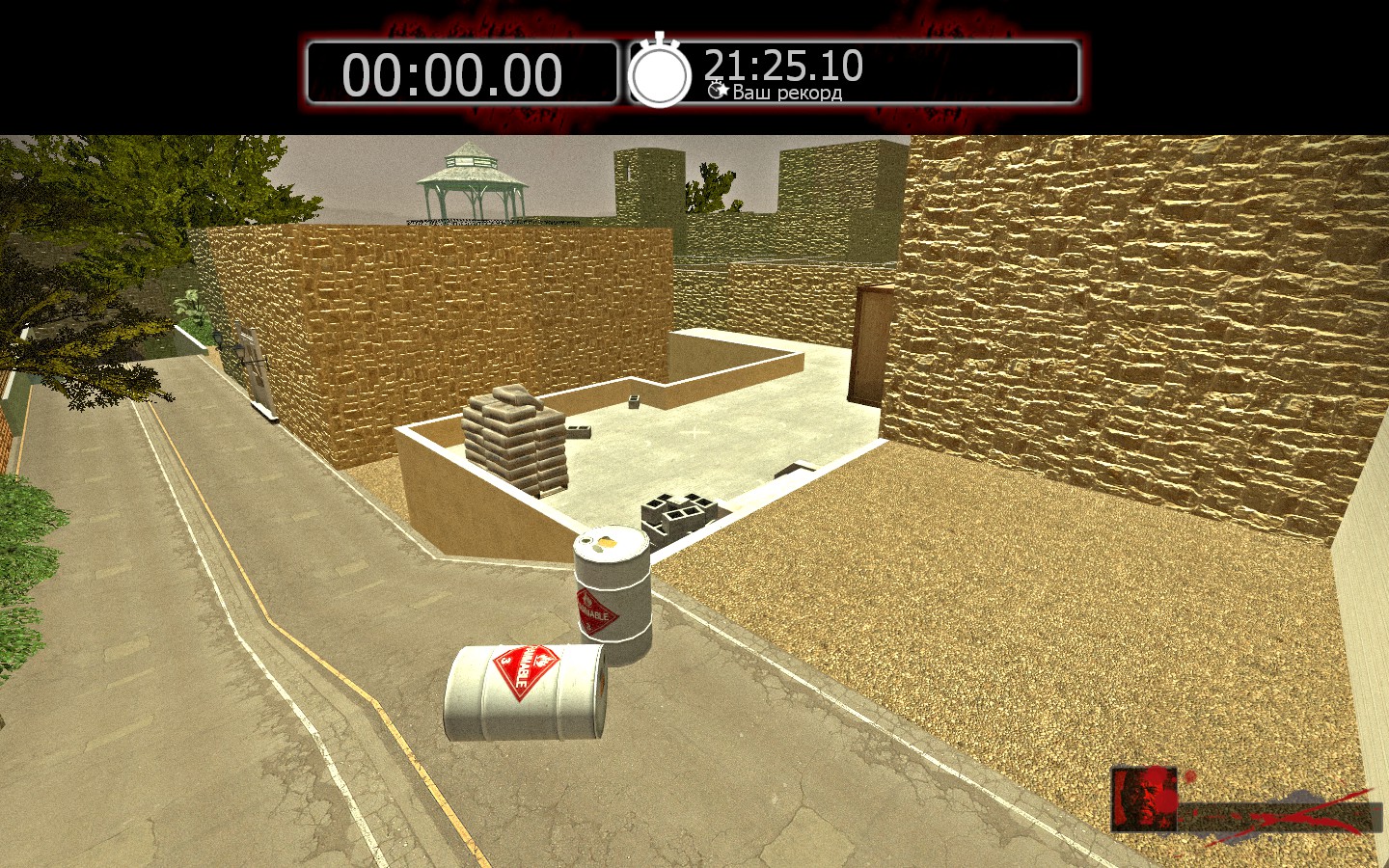Click the white stopwatch icon
1389x868 pixels.
point(660,73)
